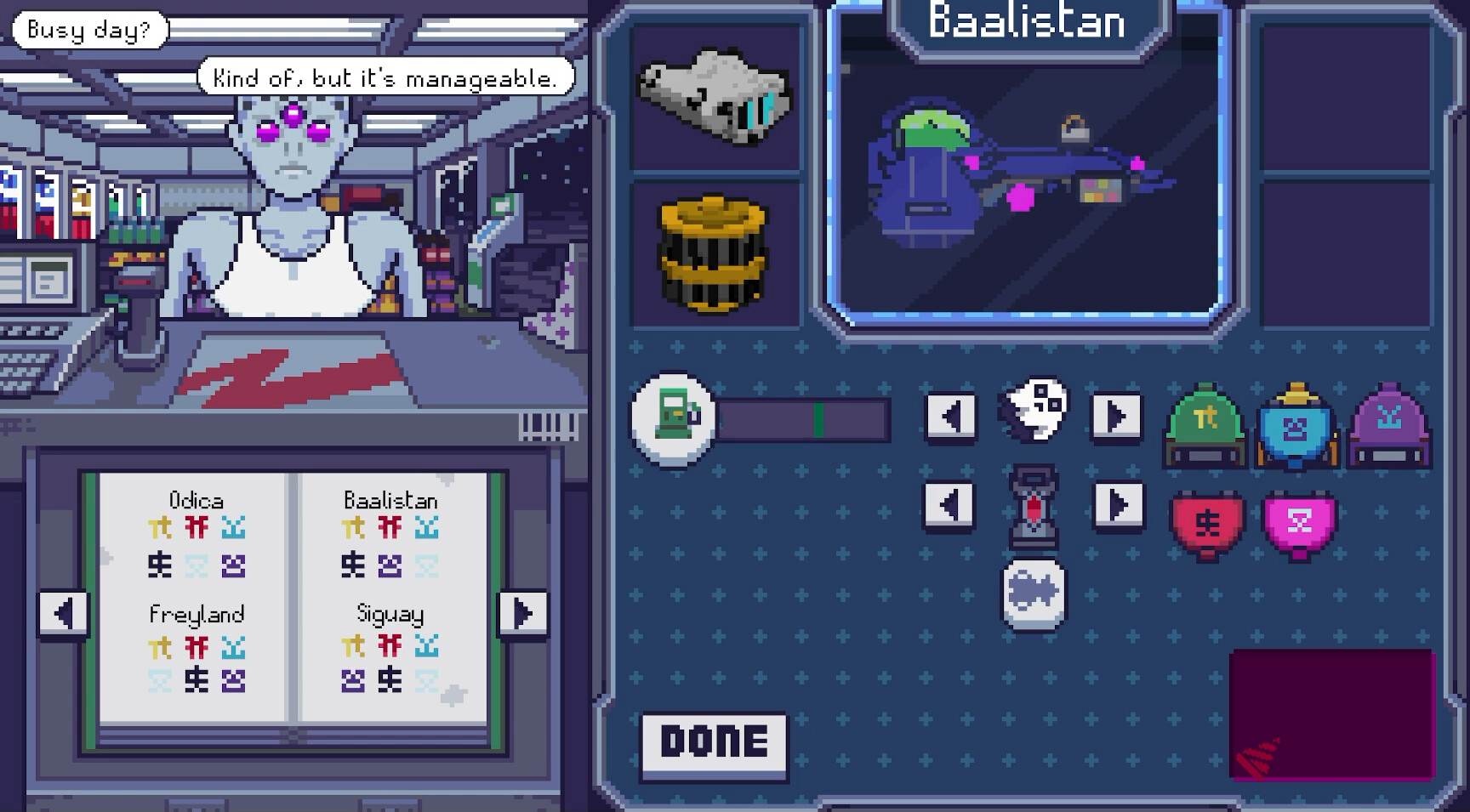Screen dimensions: 1470x812
Task: Select the Baalistan entry in the logbook
Action: pyautogui.click(x=391, y=500)
